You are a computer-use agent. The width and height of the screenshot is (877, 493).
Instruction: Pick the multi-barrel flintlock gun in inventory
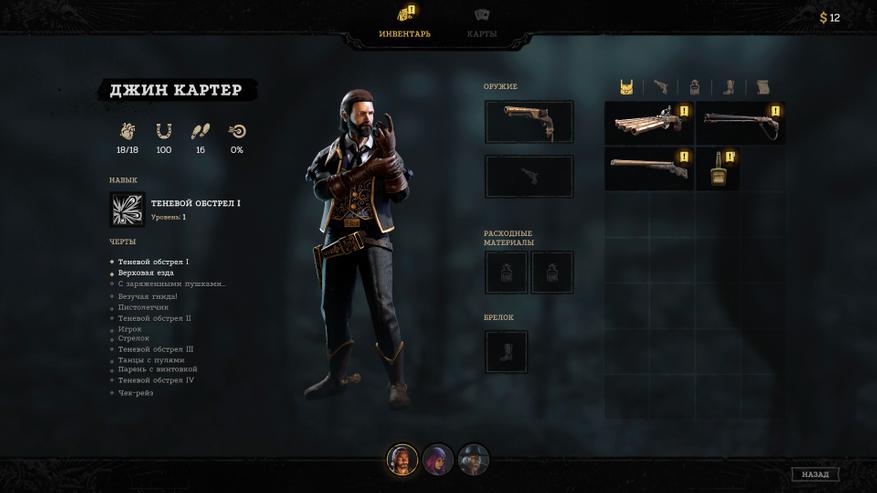click(649, 124)
